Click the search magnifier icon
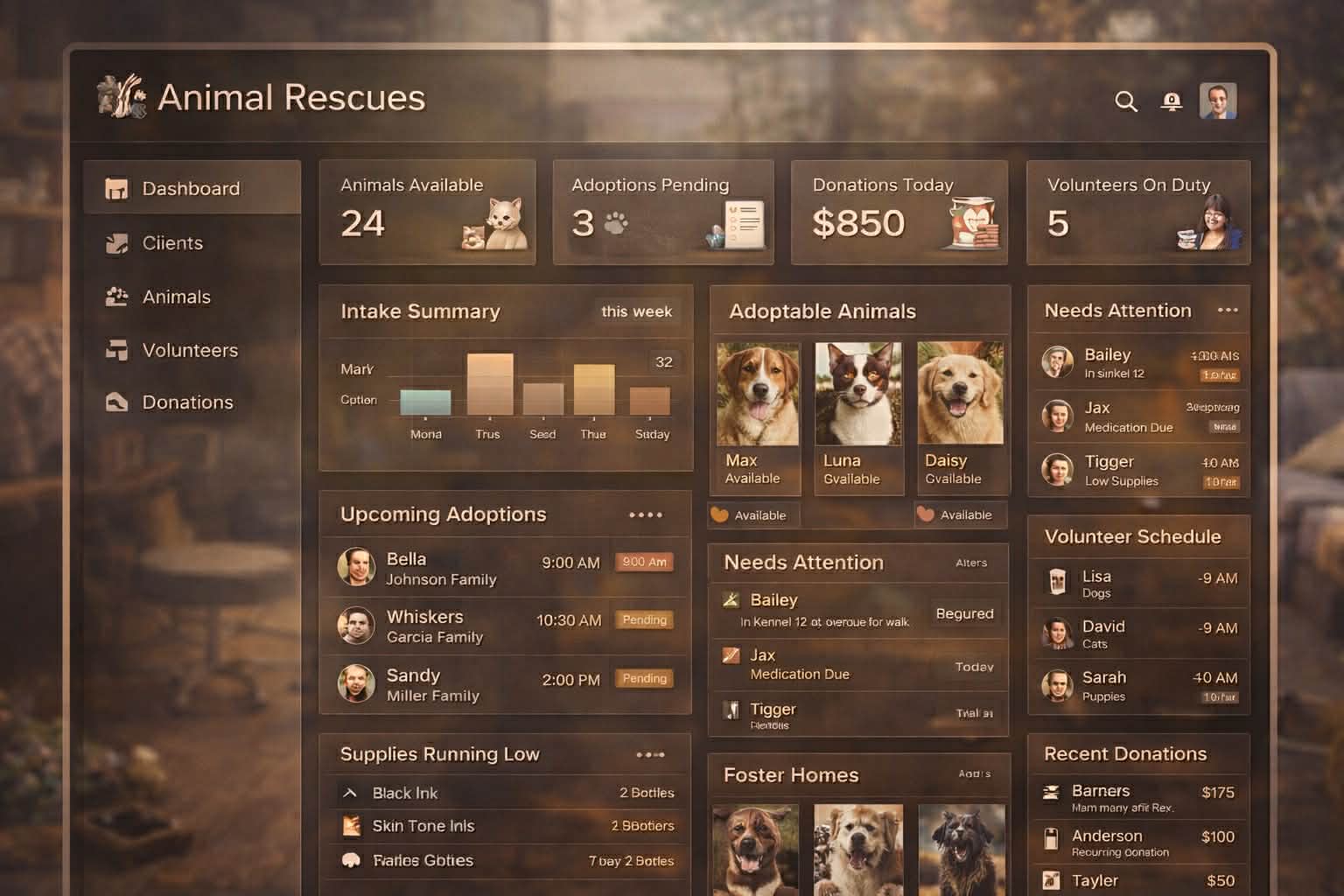1344x896 pixels. coord(1126,101)
